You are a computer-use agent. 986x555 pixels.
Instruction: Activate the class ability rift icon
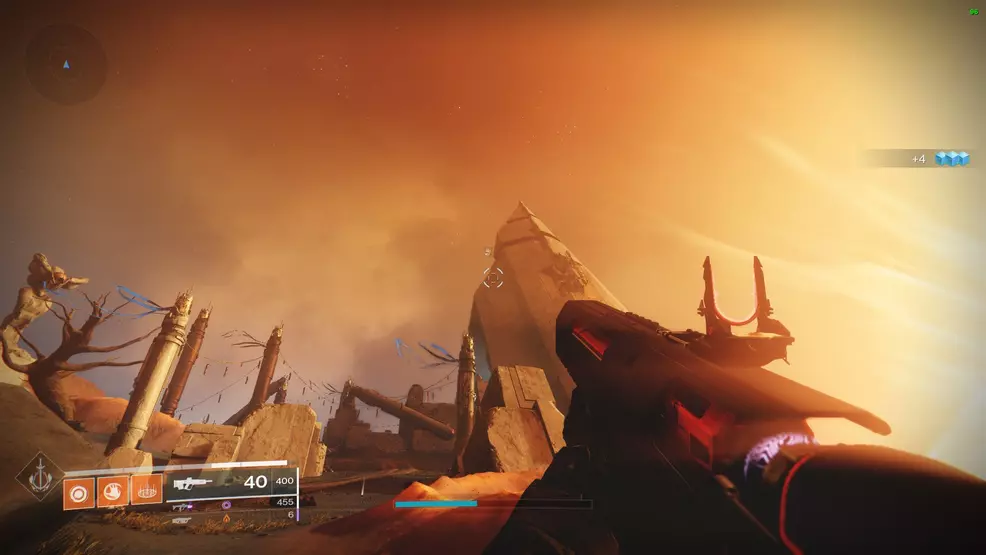pos(147,492)
